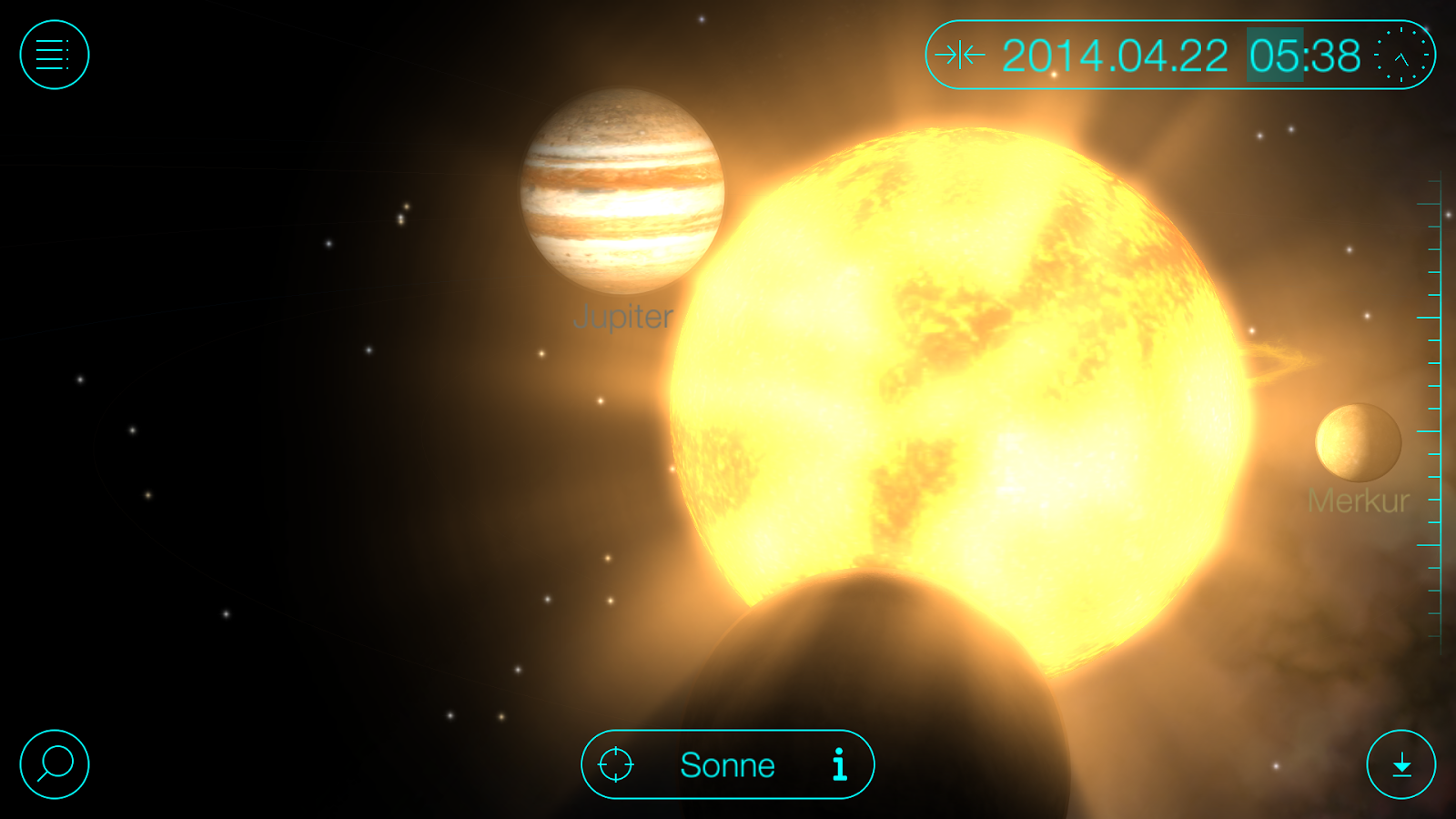Select the minutes field showing 38
This screenshot has width=1456, height=819.
tap(1335, 56)
